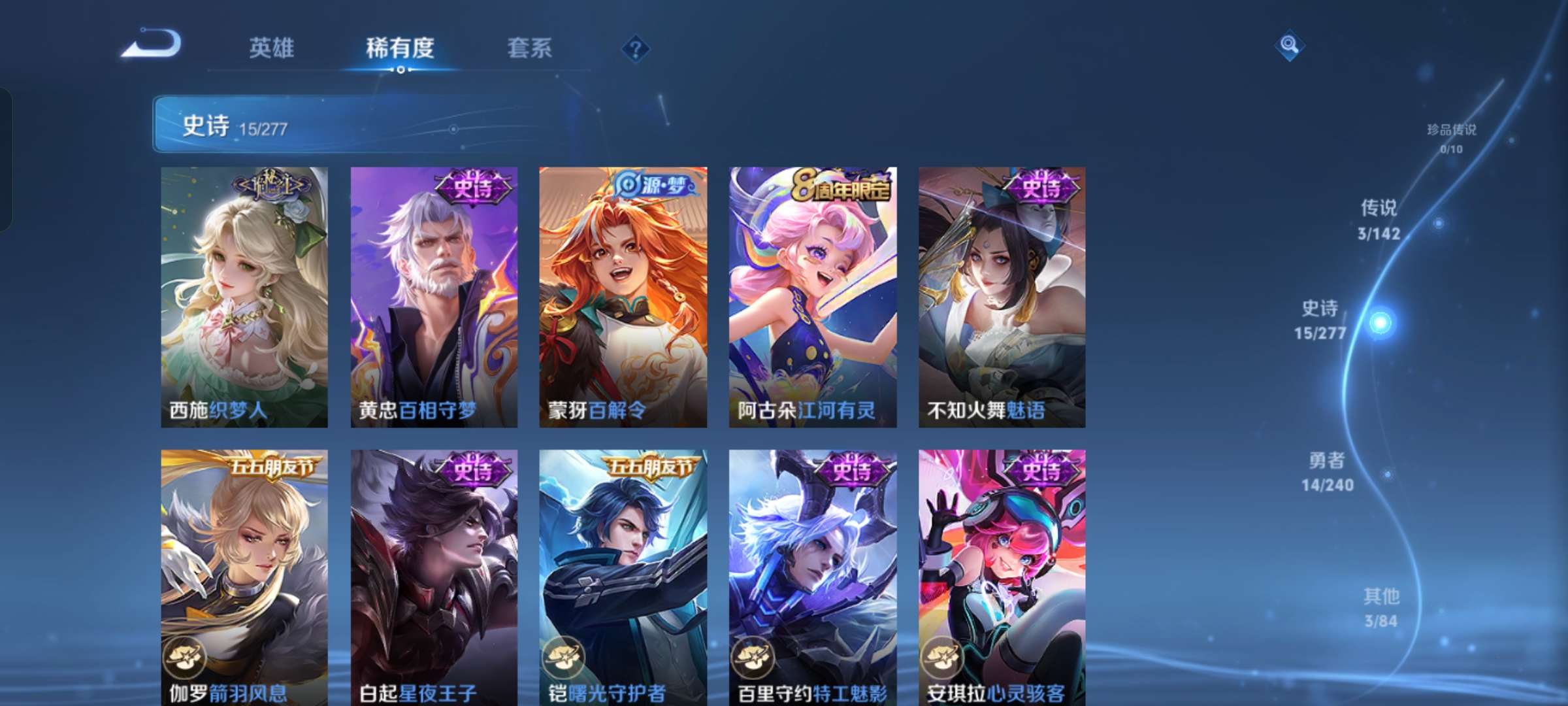This screenshot has width=1568, height=706.
Task: Open the help question mark icon
Action: (636, 47)
